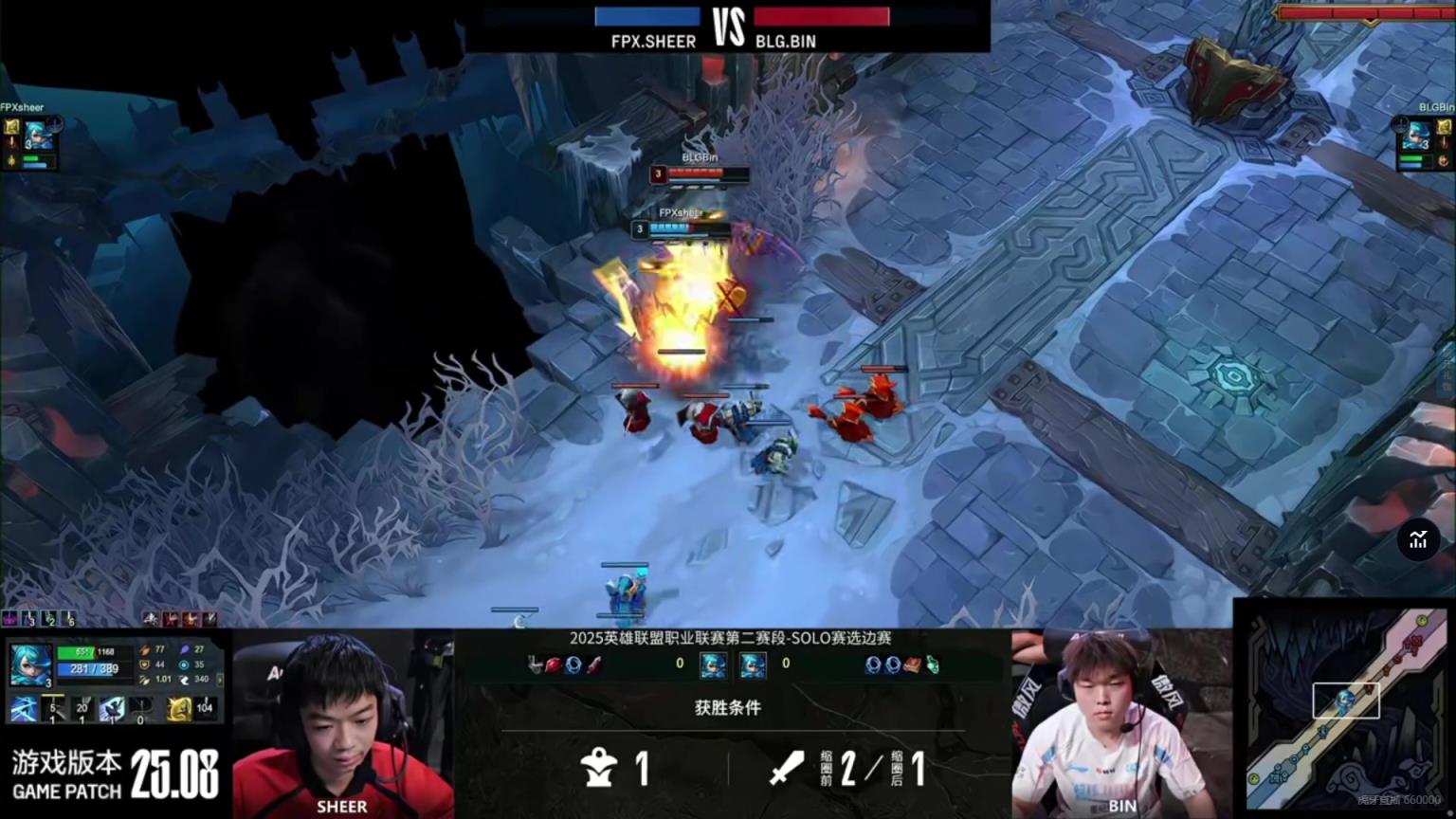Select the red-side champion icon on scoreboard

coord(753,664)
